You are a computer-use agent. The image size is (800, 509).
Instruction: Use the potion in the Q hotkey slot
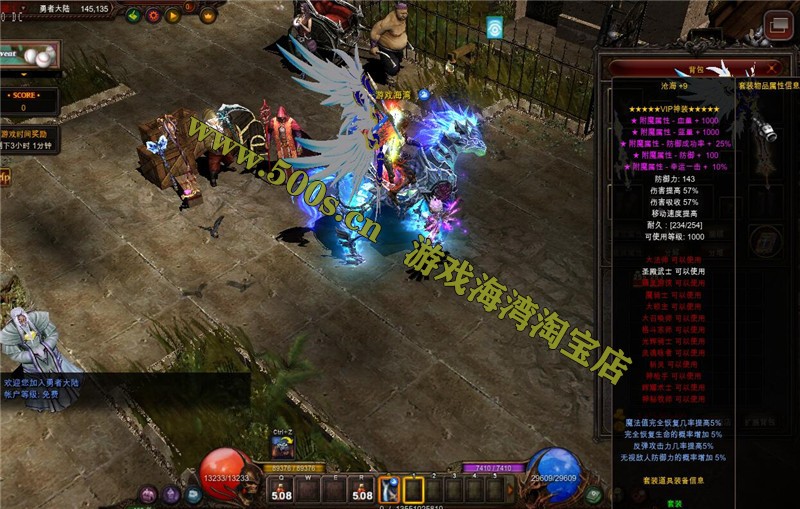tap(282, 490)
